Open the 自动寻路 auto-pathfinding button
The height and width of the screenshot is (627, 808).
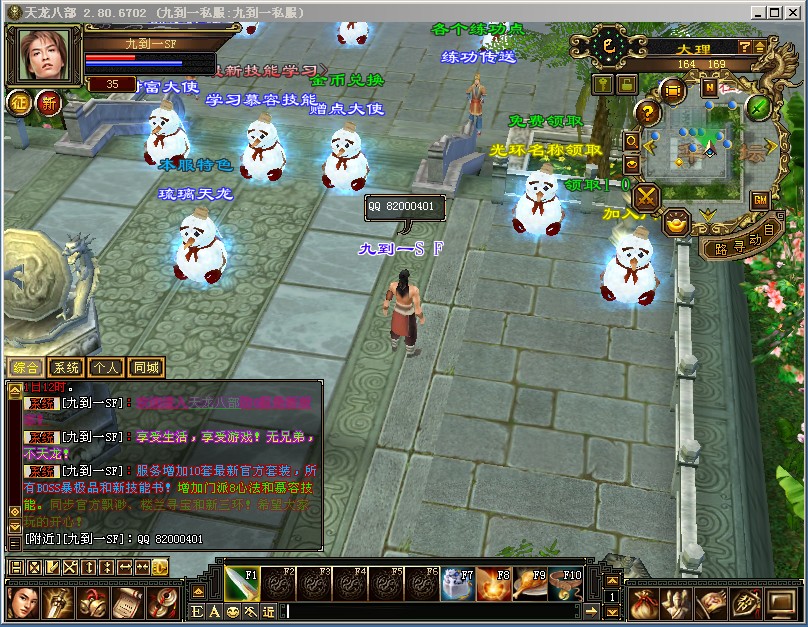pyautogui.click(x=740, y=243)
